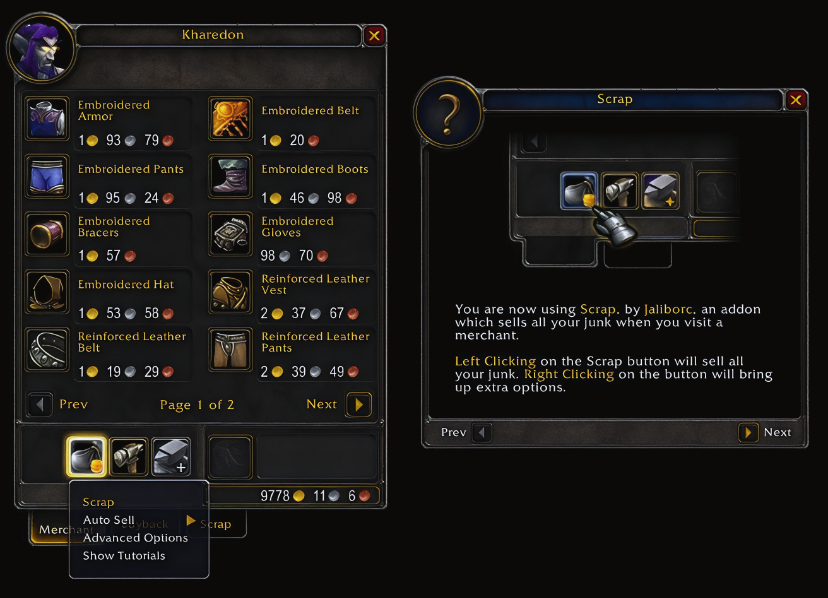The width and height of the screenshot is (828, 598).
Task: Open Advanced Options in the Scrap menu
Action: coord(135,538)
